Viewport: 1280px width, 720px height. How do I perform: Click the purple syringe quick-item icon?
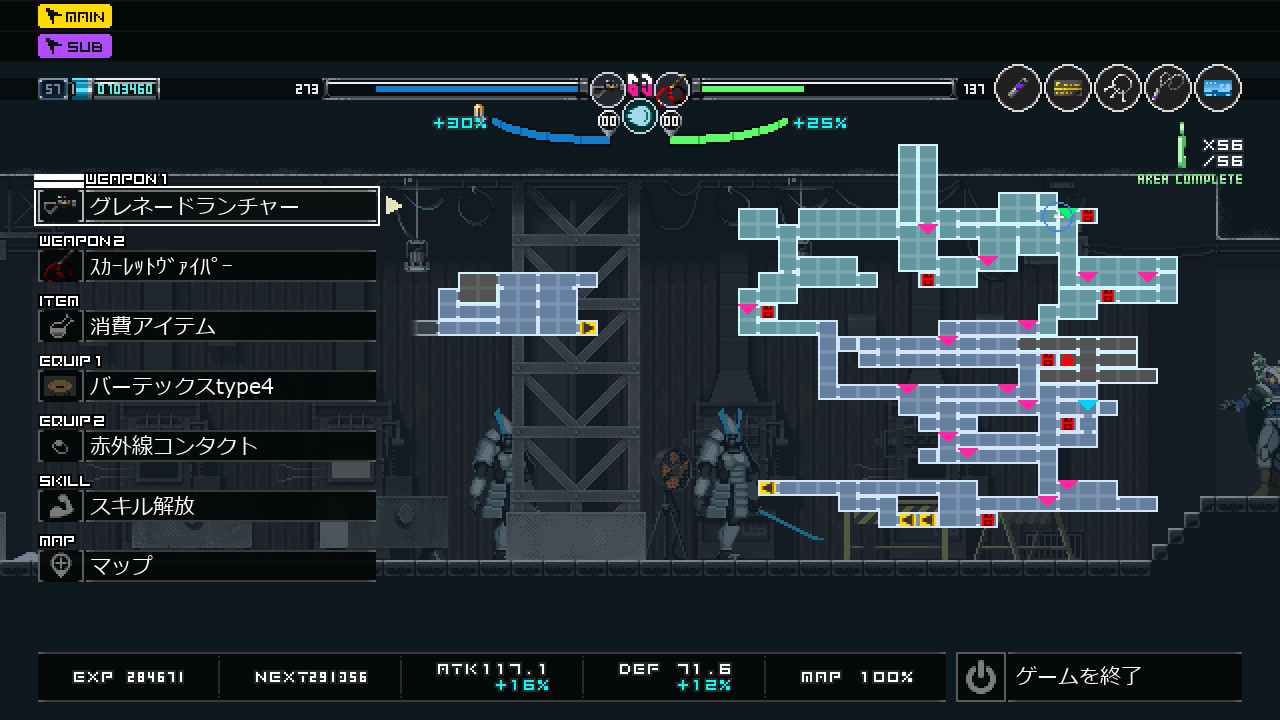[1018, 89]
